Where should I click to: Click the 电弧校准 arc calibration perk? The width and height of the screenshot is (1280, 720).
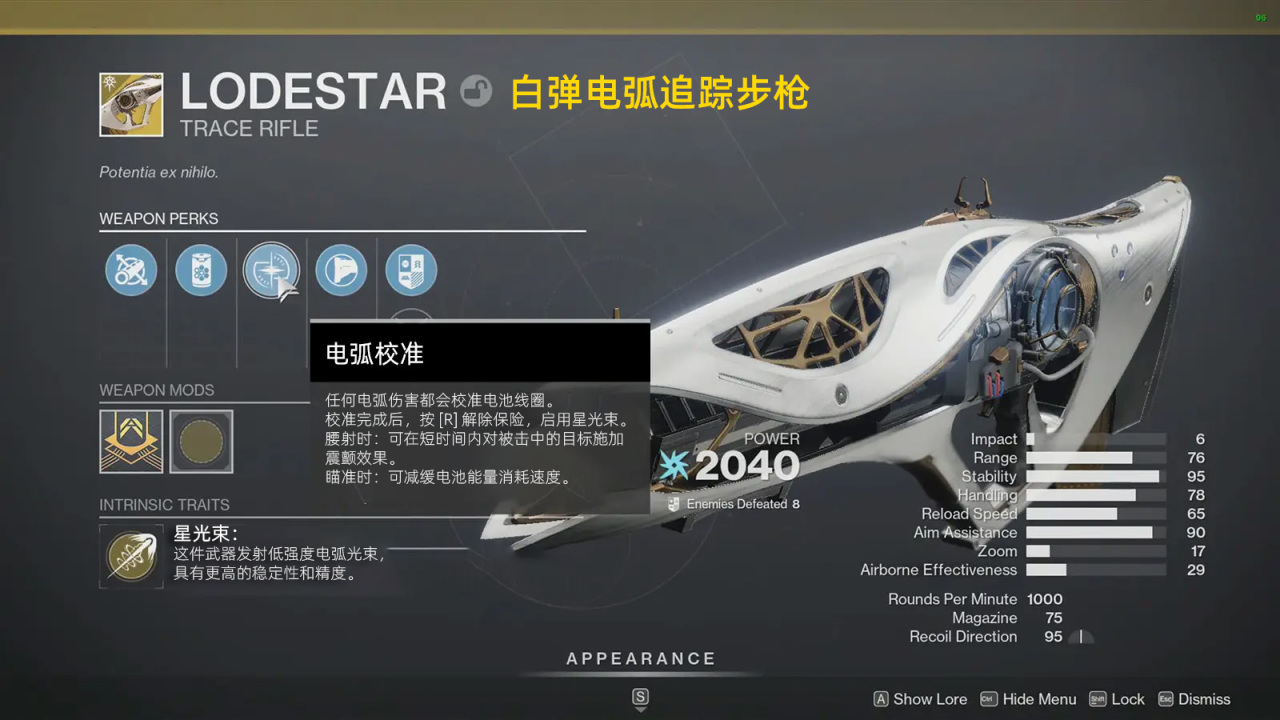(271, 270)
